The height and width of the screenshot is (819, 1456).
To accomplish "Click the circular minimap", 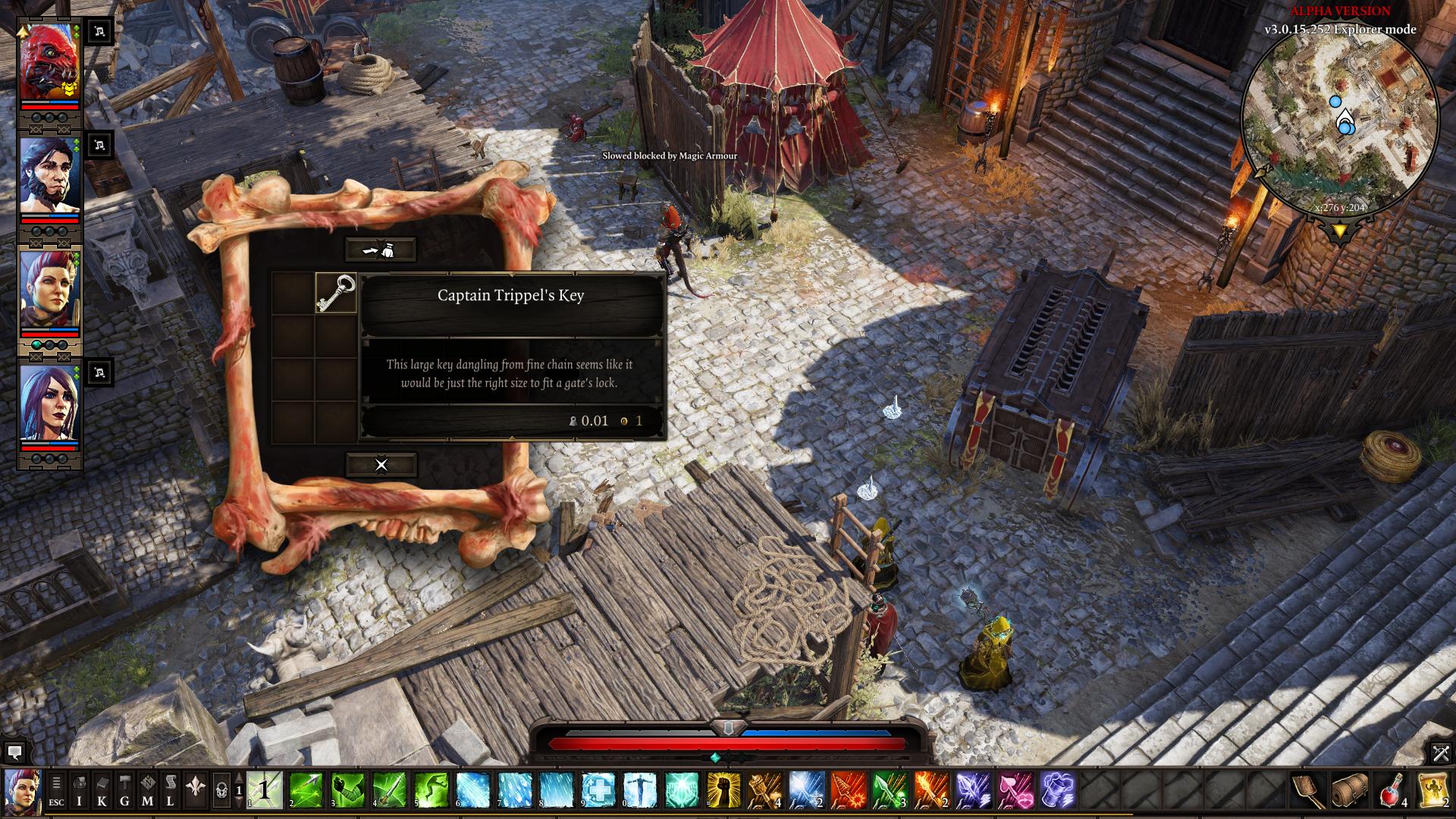I will click(x=1339, y=122).
